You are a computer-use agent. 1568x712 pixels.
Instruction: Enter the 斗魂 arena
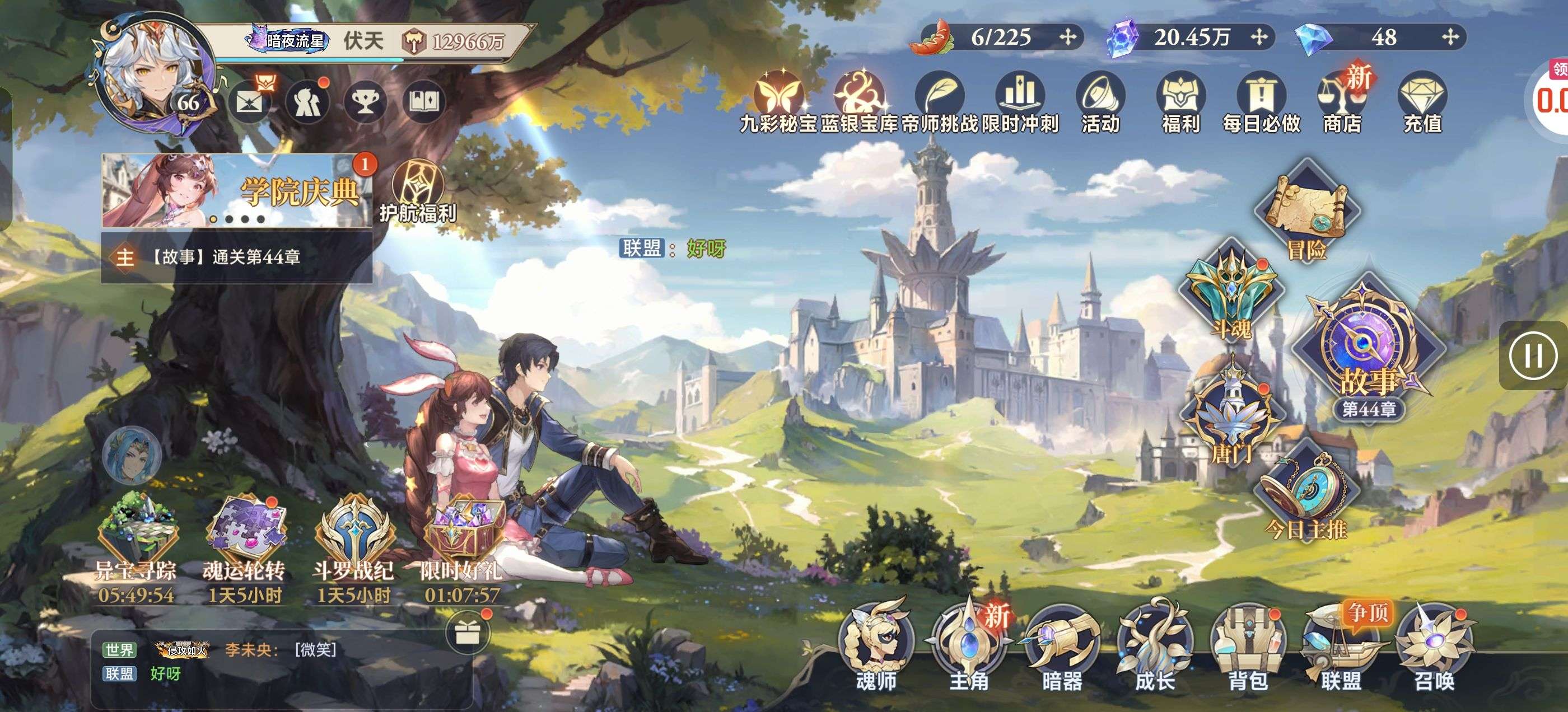(x=1231, y=292)
